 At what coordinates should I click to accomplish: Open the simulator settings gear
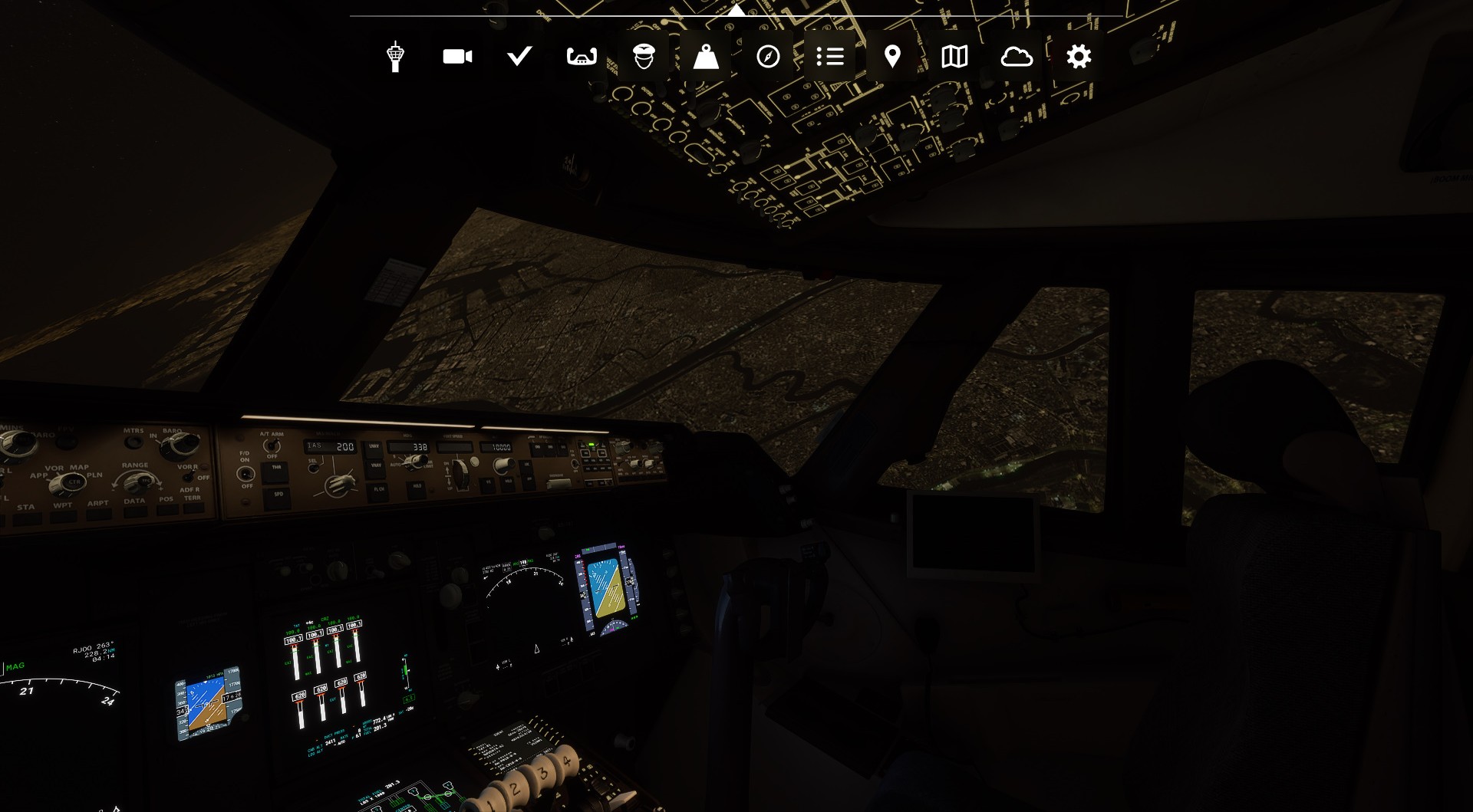pyautogui.click(x=1078, y=55)
